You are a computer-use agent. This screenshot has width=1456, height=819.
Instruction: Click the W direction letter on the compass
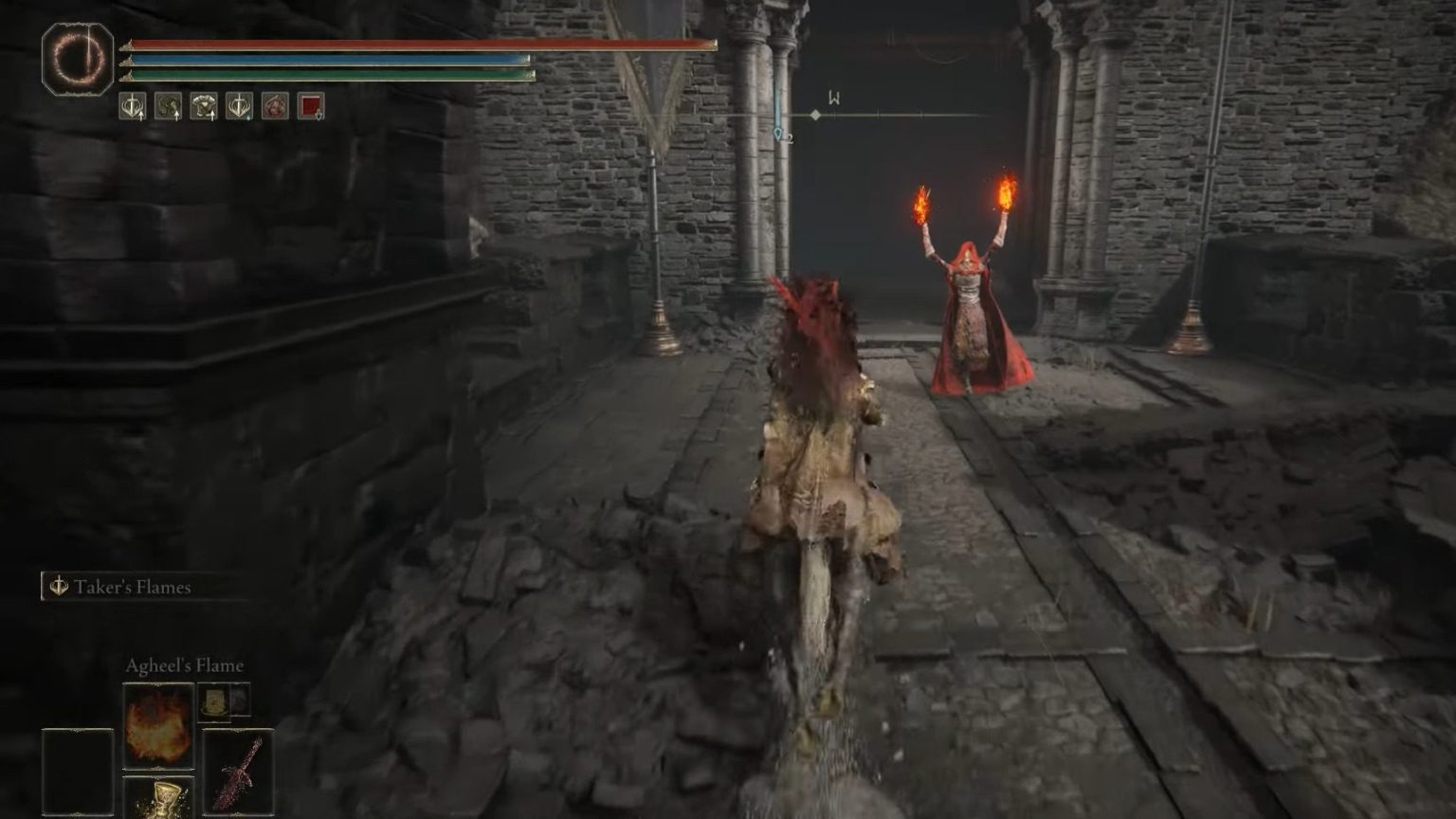click(x=832, y=95)
